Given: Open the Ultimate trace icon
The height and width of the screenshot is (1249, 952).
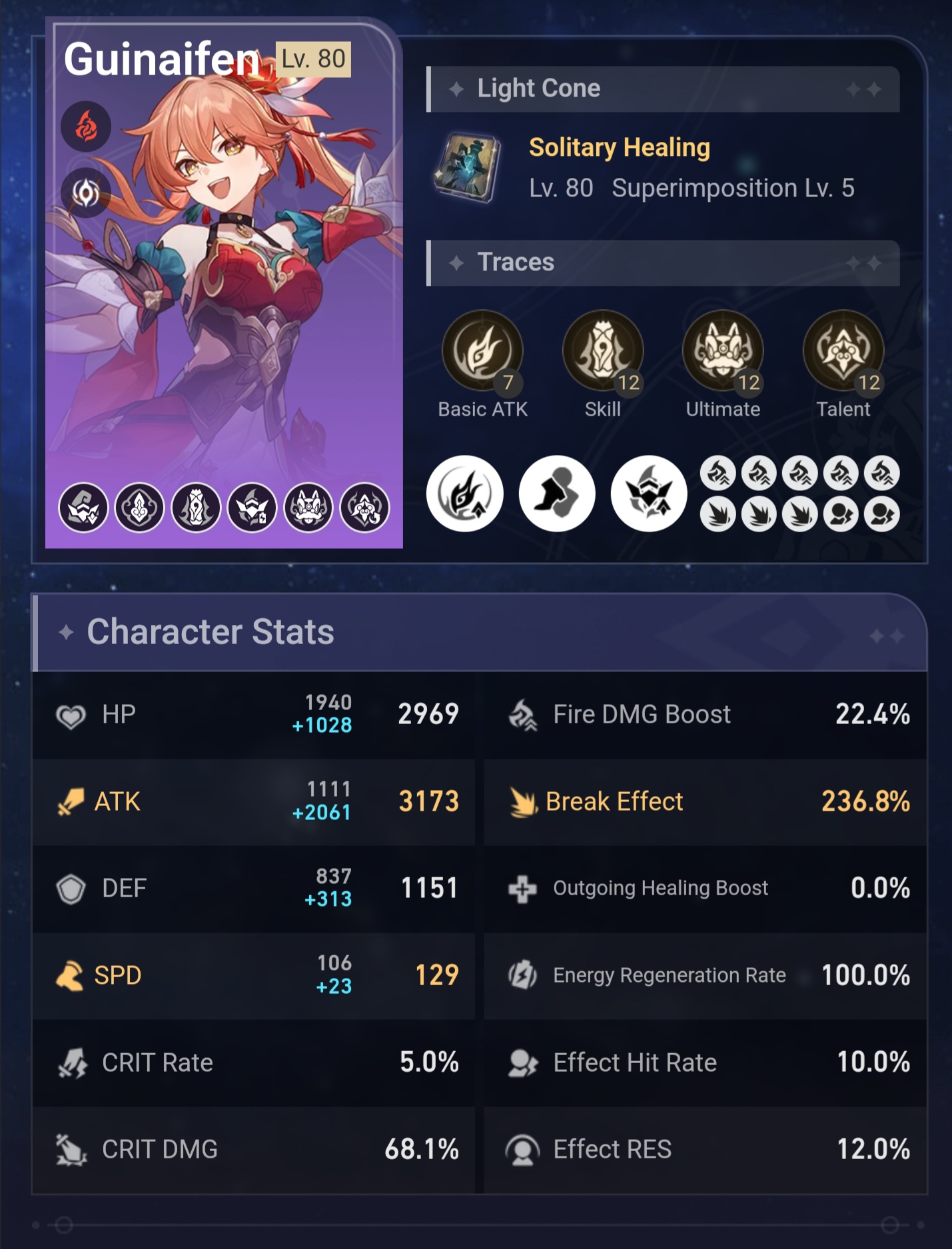Looking at the screenshot, I should click(724, 350).
